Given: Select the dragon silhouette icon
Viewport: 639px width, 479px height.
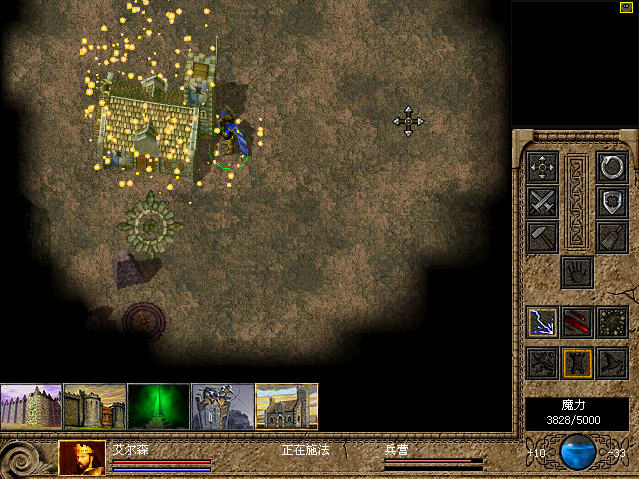Looking at the screenshot, I should [542, 362].
